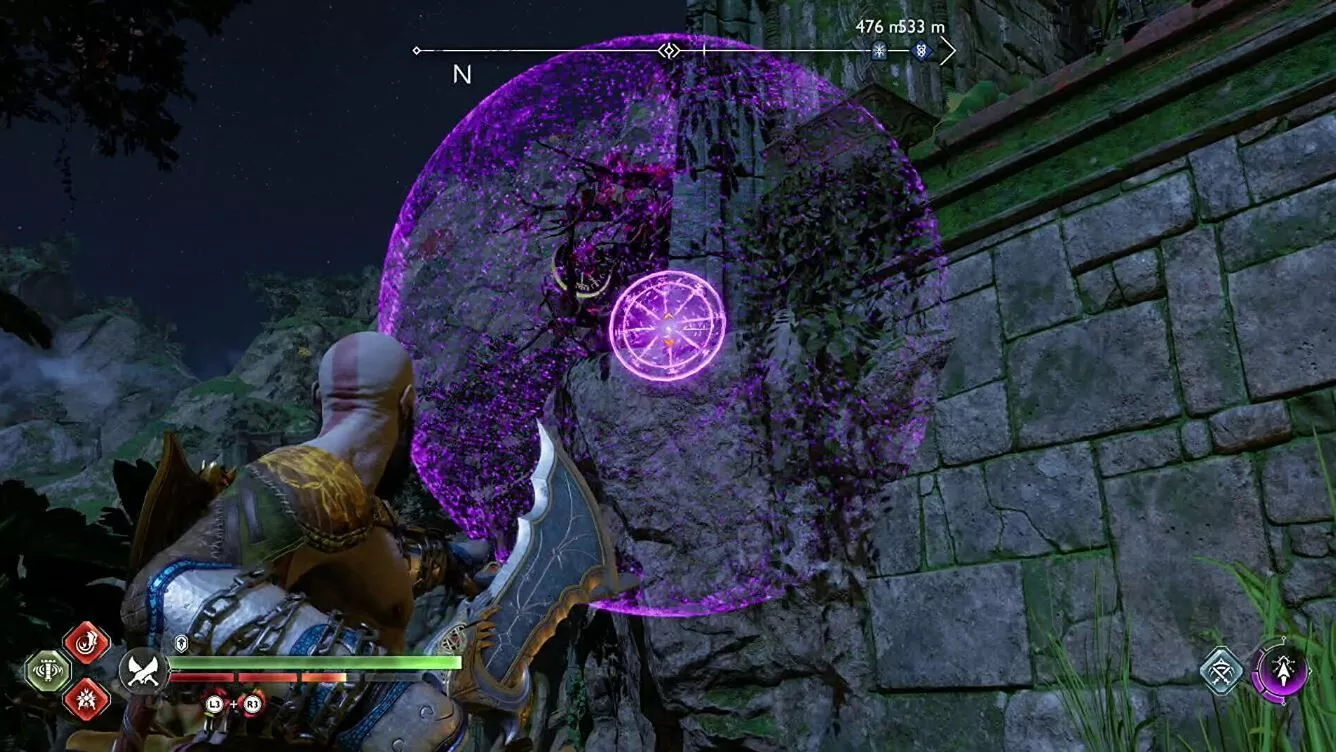Select the N cardinal marker on the compass

click(461, 75)
